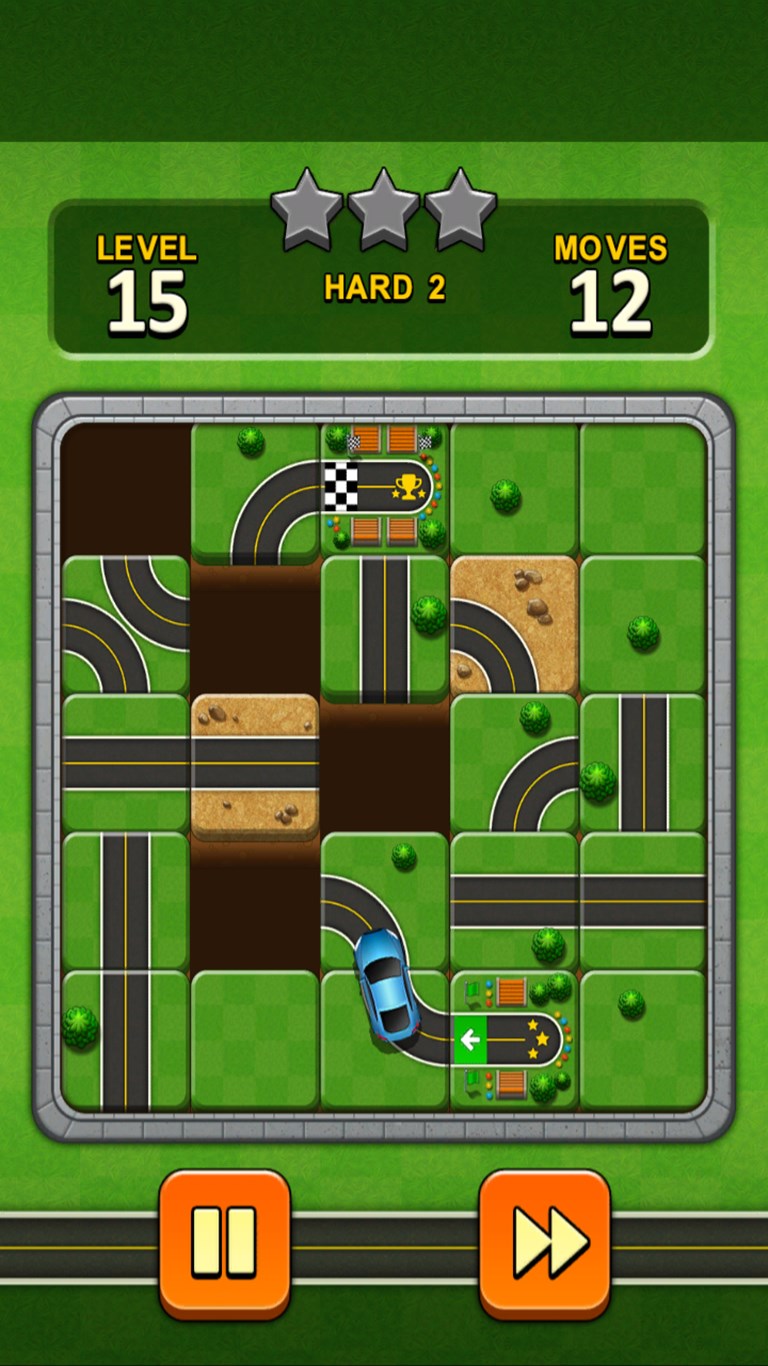Activate the fast-forward button

[544, 1242]
